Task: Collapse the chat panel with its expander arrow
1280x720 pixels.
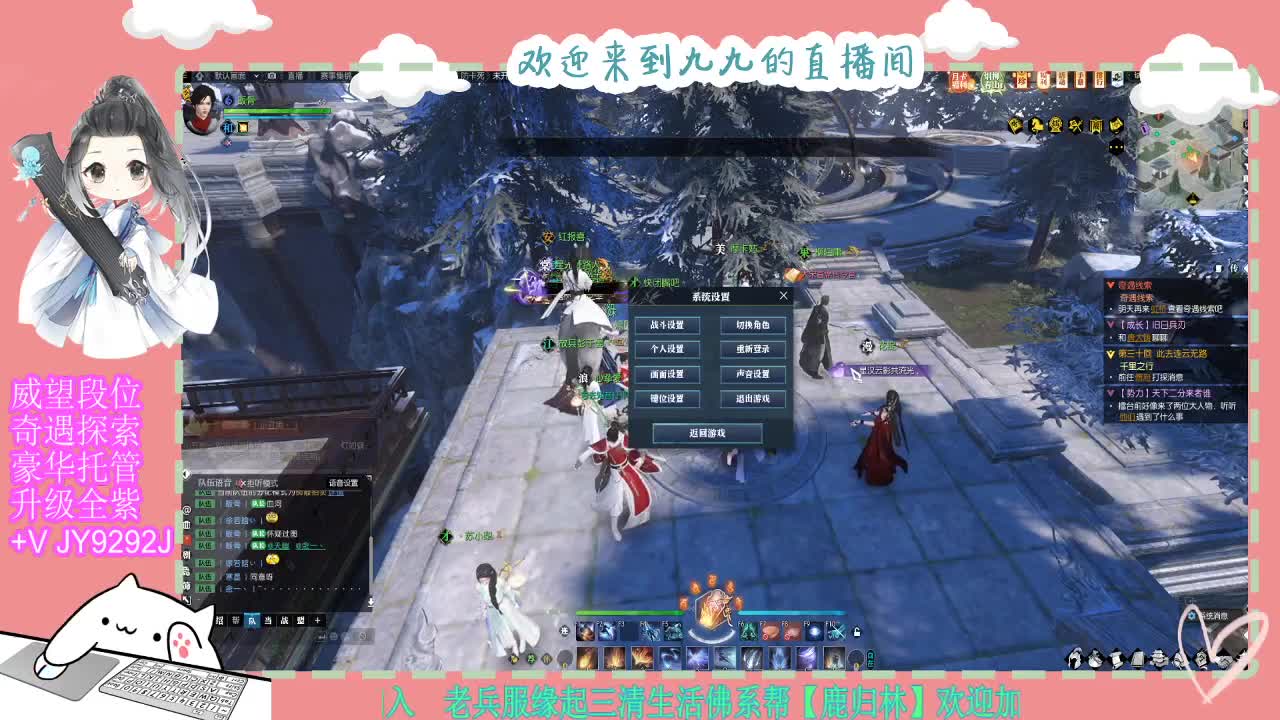Action: 185,473
